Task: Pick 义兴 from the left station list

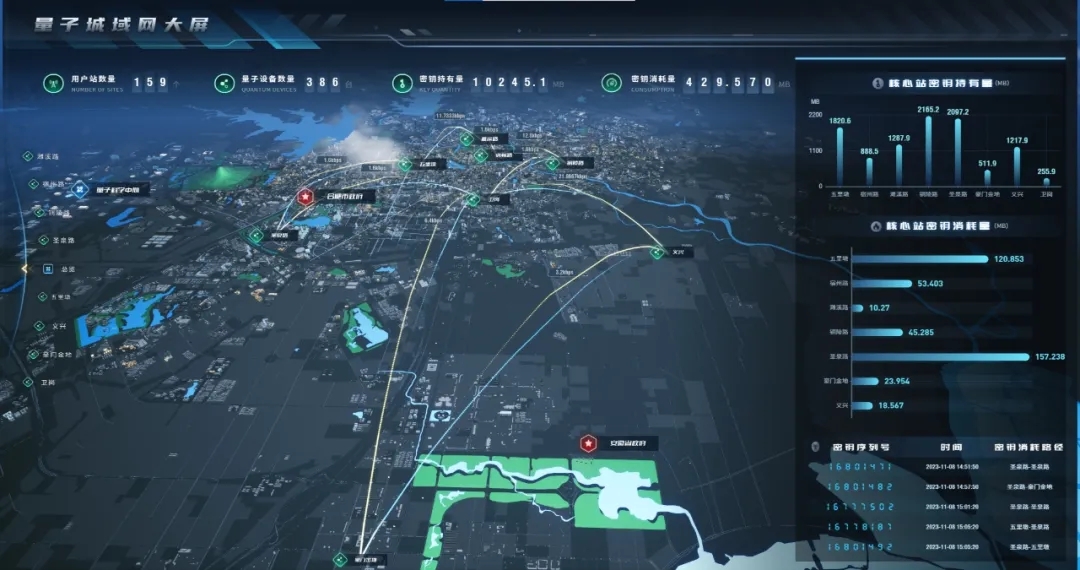Action: point(59,325)
